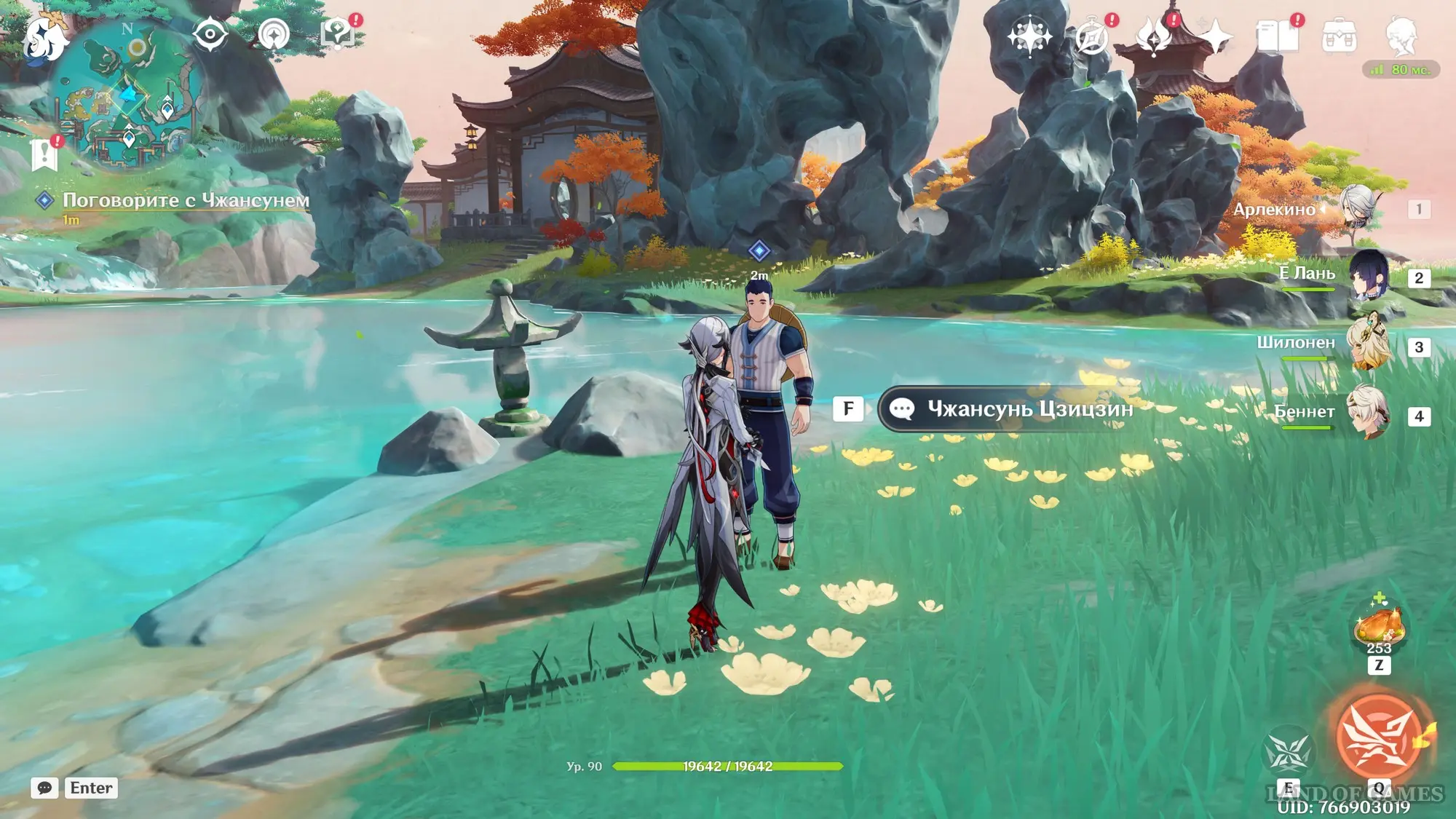Open the tutorial question mark icon
1456x819 pixels.
coord(337,34)
